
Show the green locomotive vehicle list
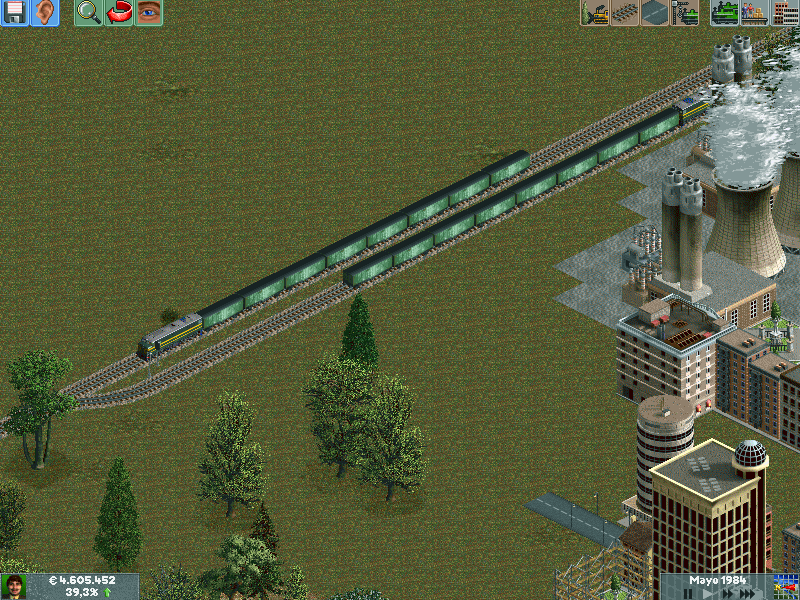pos(725,13)
